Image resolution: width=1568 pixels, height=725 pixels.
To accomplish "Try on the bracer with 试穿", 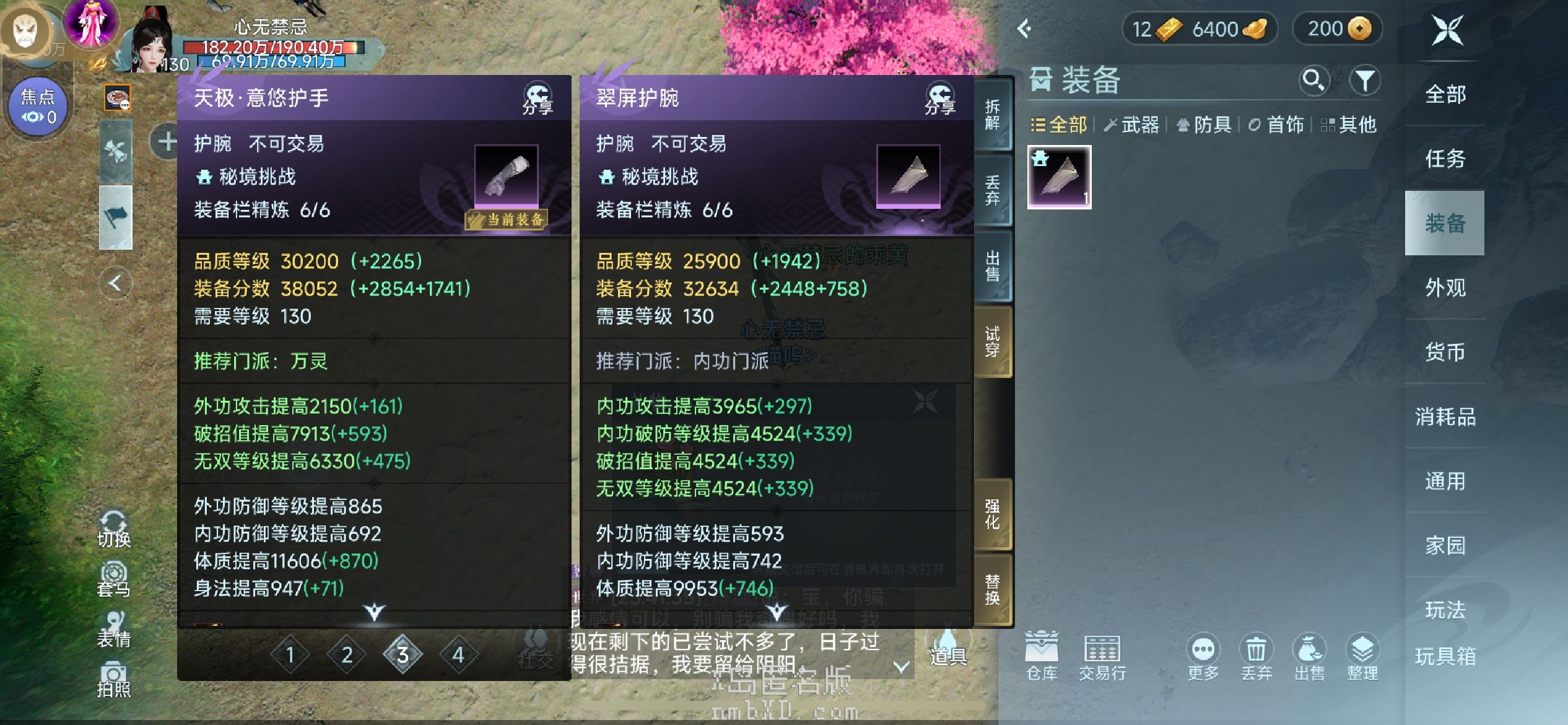I will (992, 341).
